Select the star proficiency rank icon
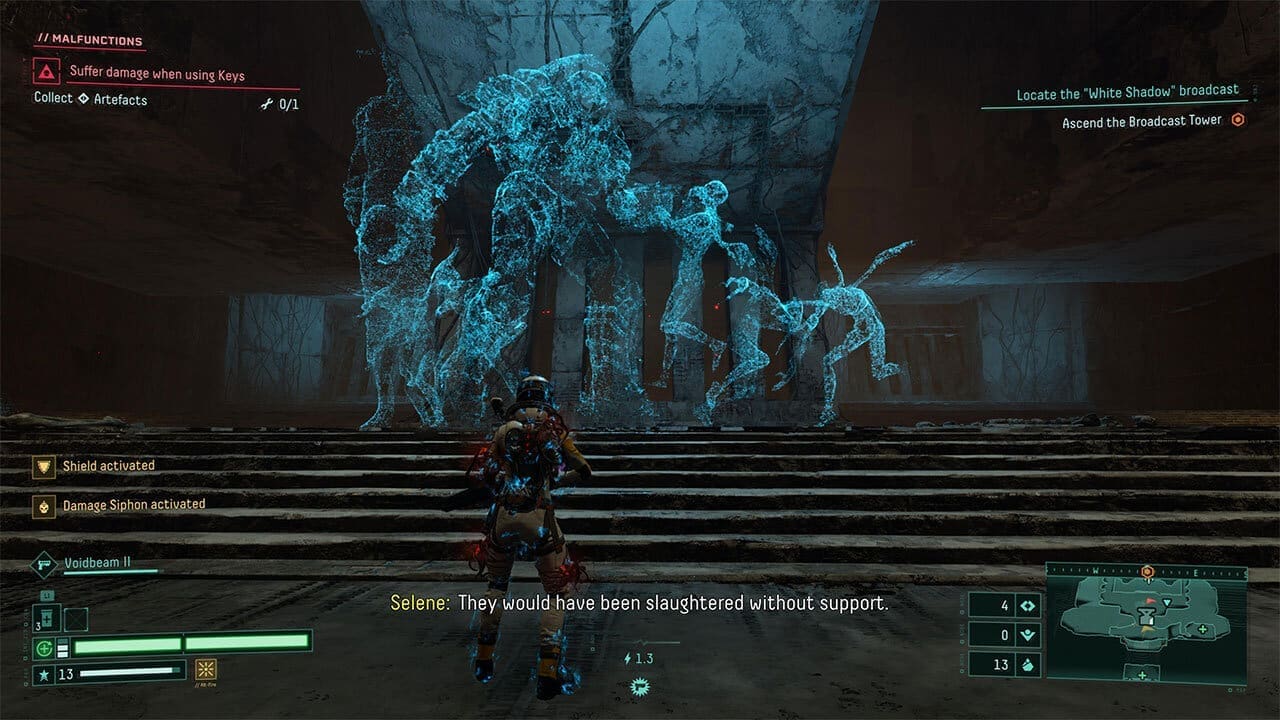 click(44, 674)
